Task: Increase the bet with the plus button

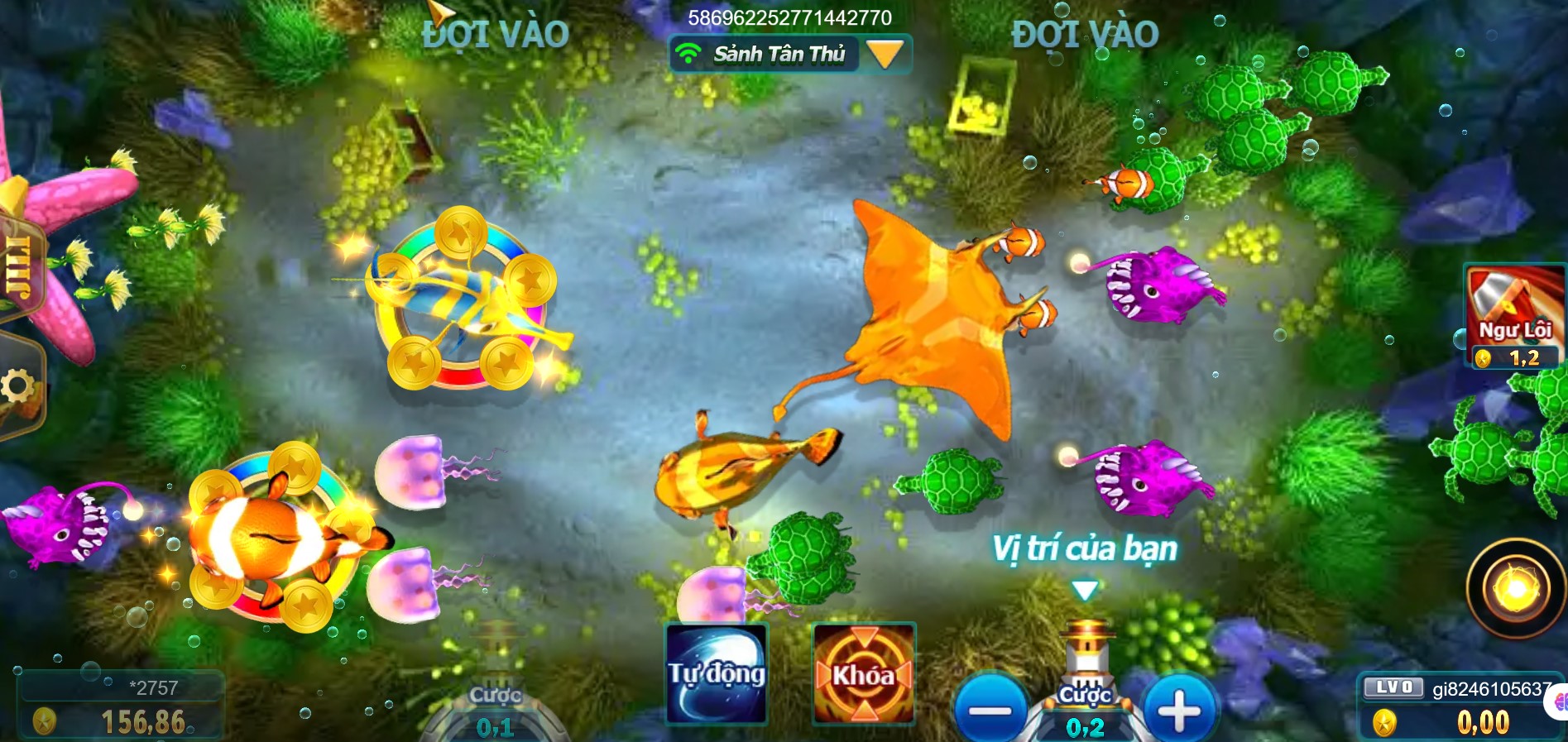Action: [x=1180, y=710]
